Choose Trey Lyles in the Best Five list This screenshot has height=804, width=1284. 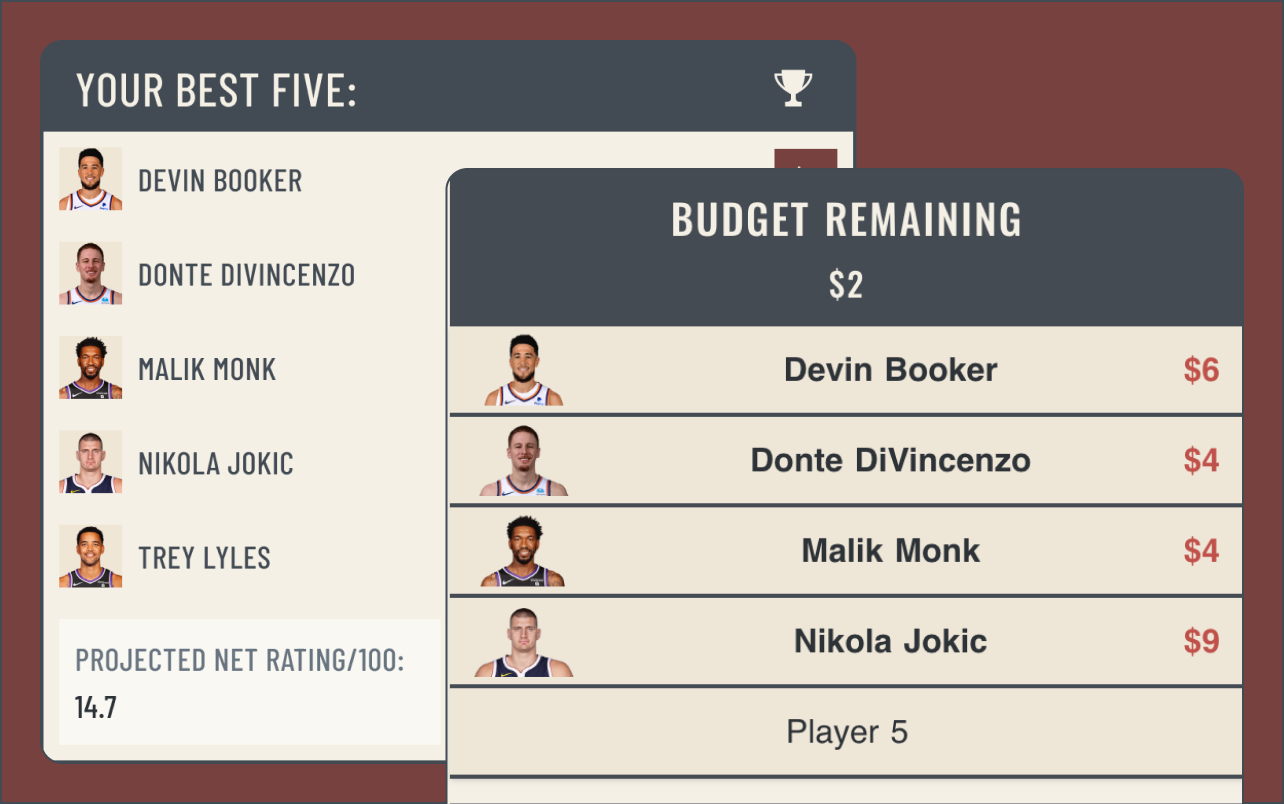[204, 558]
